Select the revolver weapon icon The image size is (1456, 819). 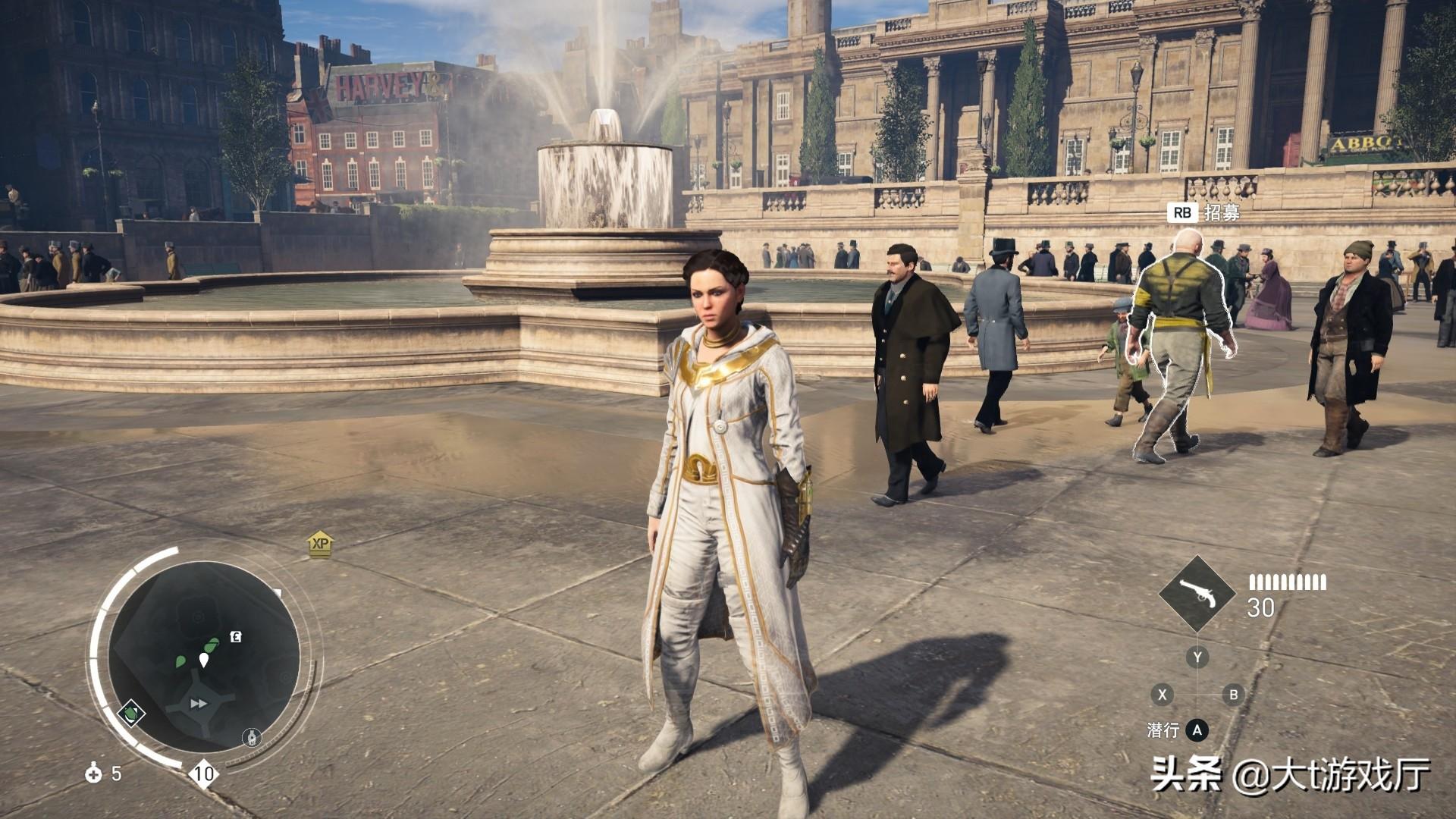(1198, 594)
